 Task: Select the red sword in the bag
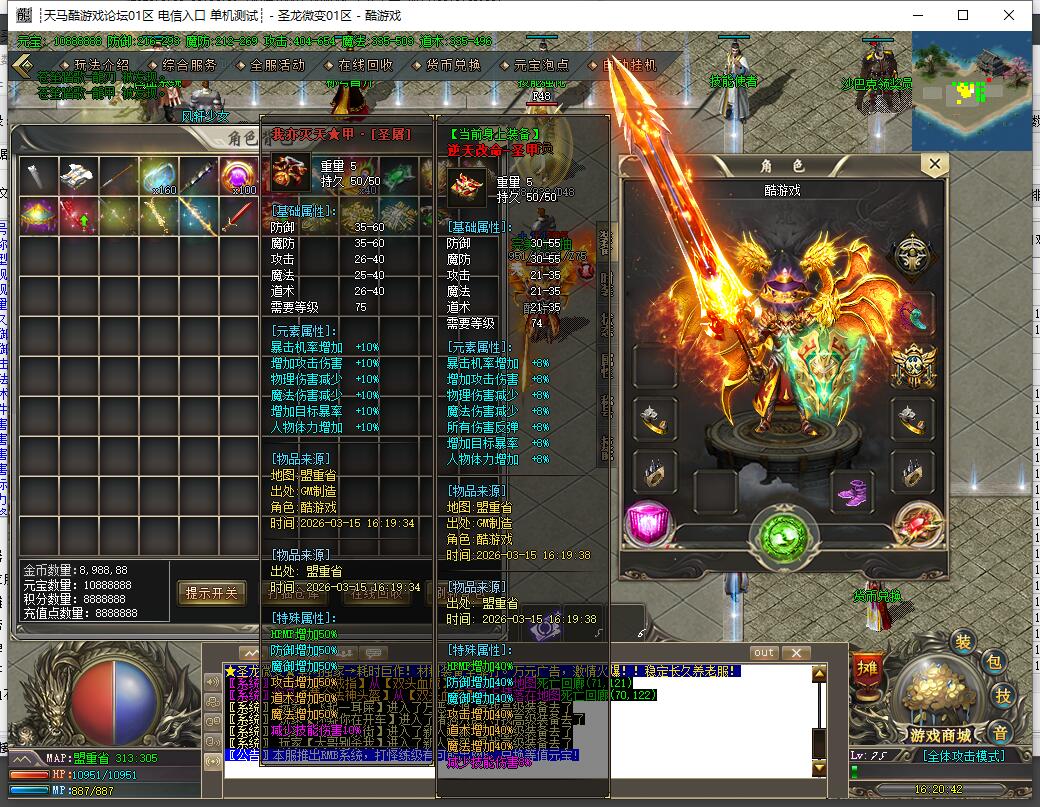tap(238, 216)
